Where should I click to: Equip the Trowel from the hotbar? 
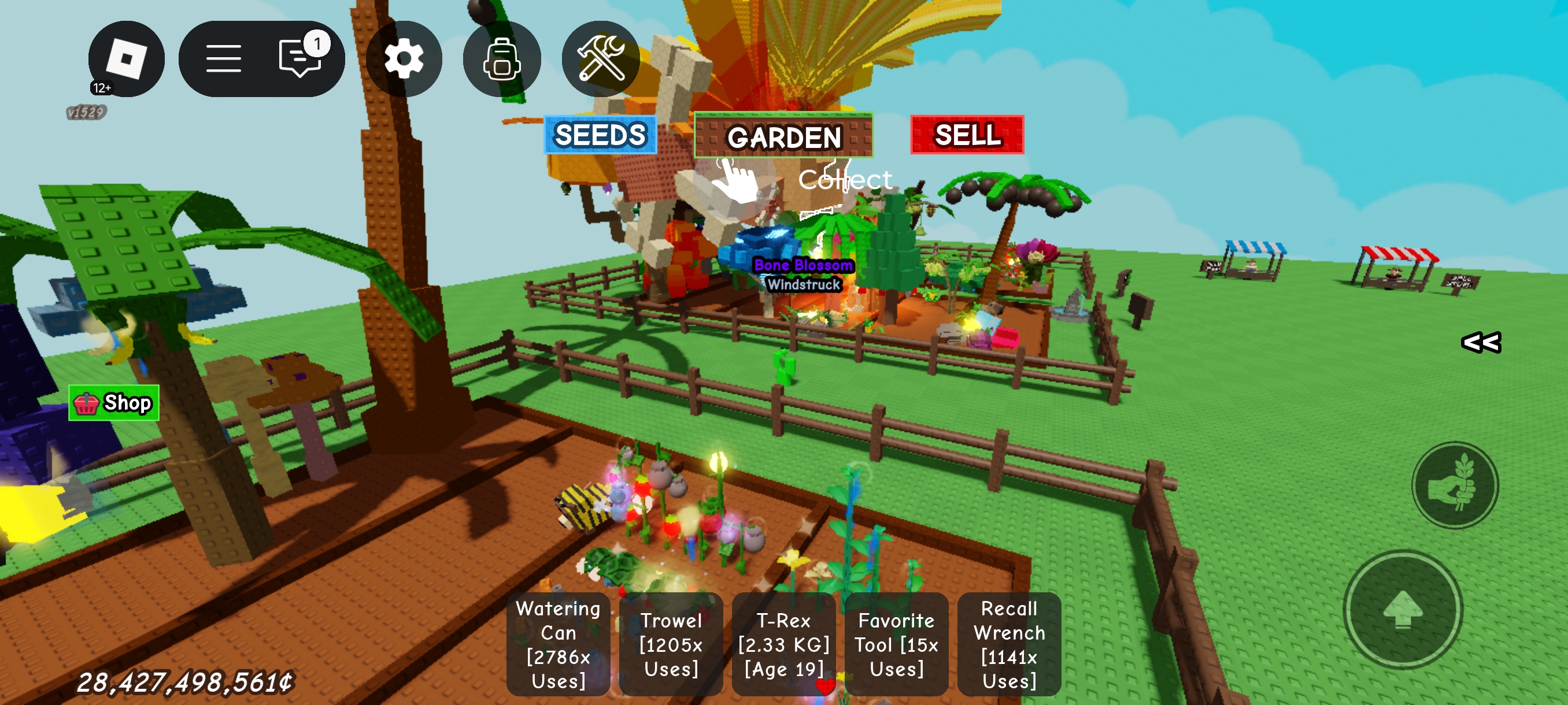tap(671, 644)
